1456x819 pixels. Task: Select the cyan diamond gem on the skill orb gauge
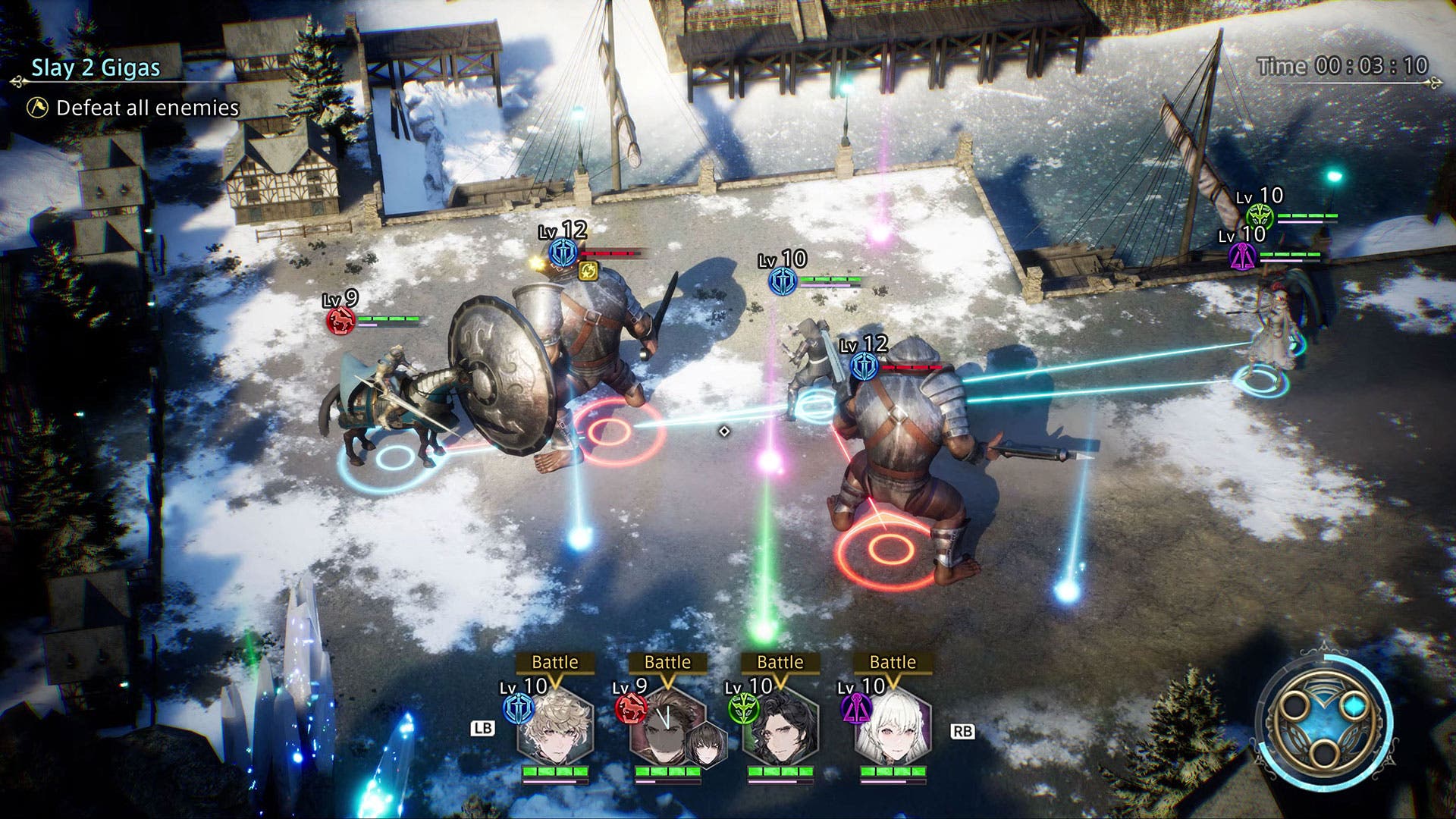coord(1355,705)
